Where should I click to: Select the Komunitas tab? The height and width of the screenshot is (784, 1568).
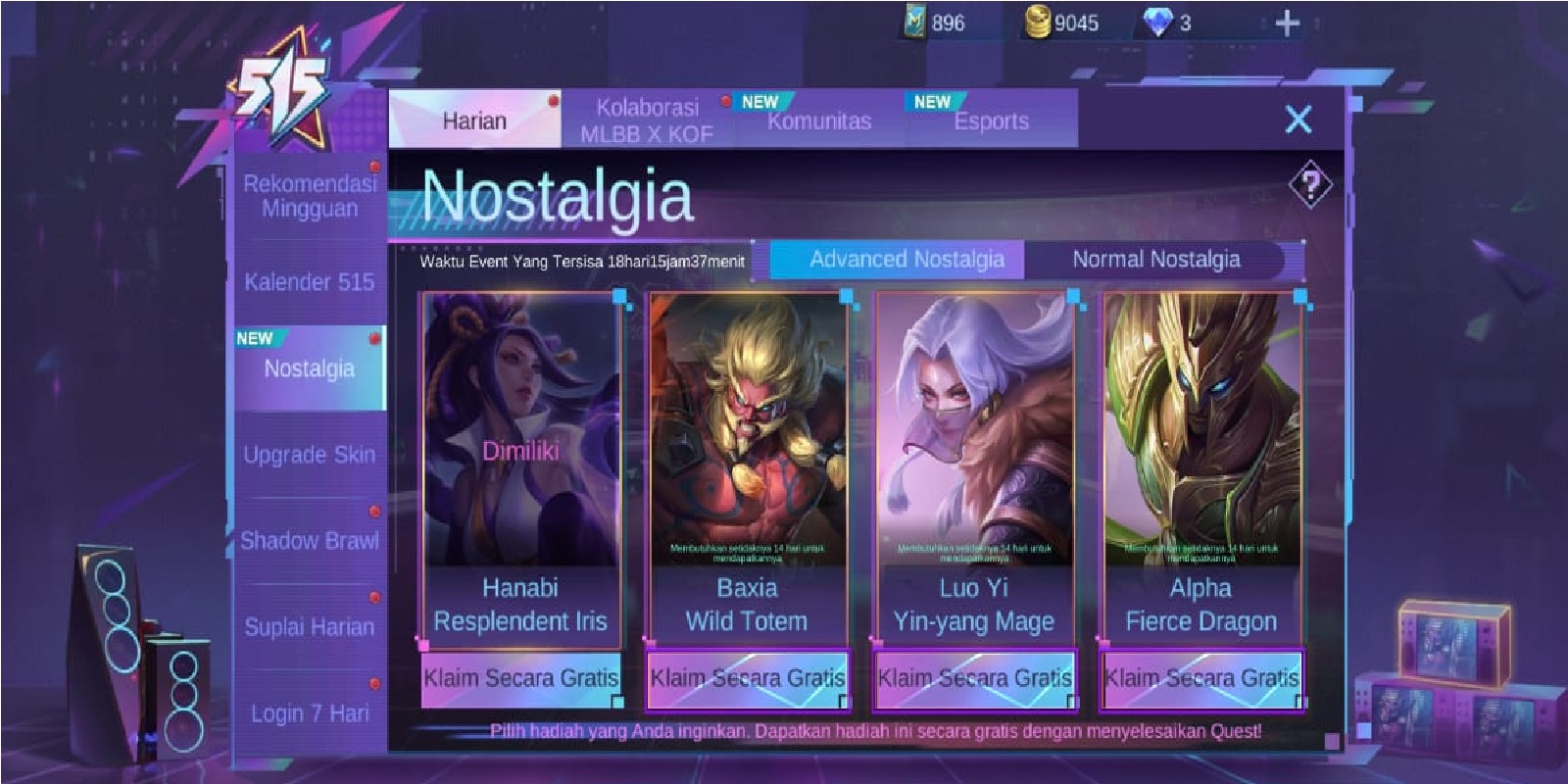[818, 122]
